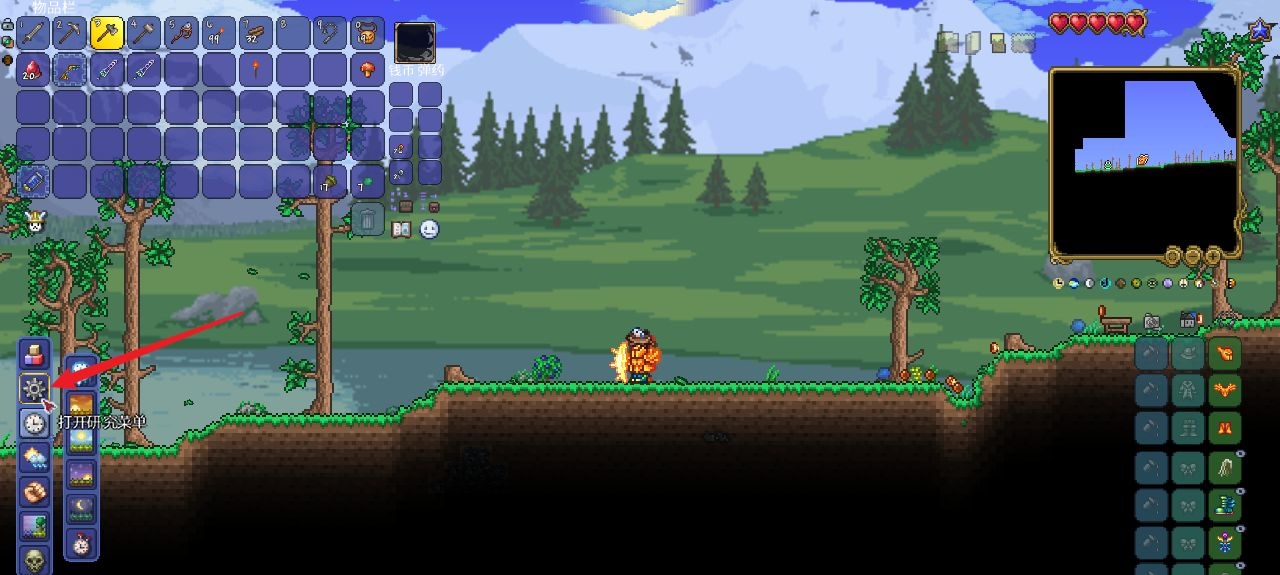Select the orange mushroom inventory slot
Screen dimensions: 1280x575
pyautogui.click(x=367, y=70)
